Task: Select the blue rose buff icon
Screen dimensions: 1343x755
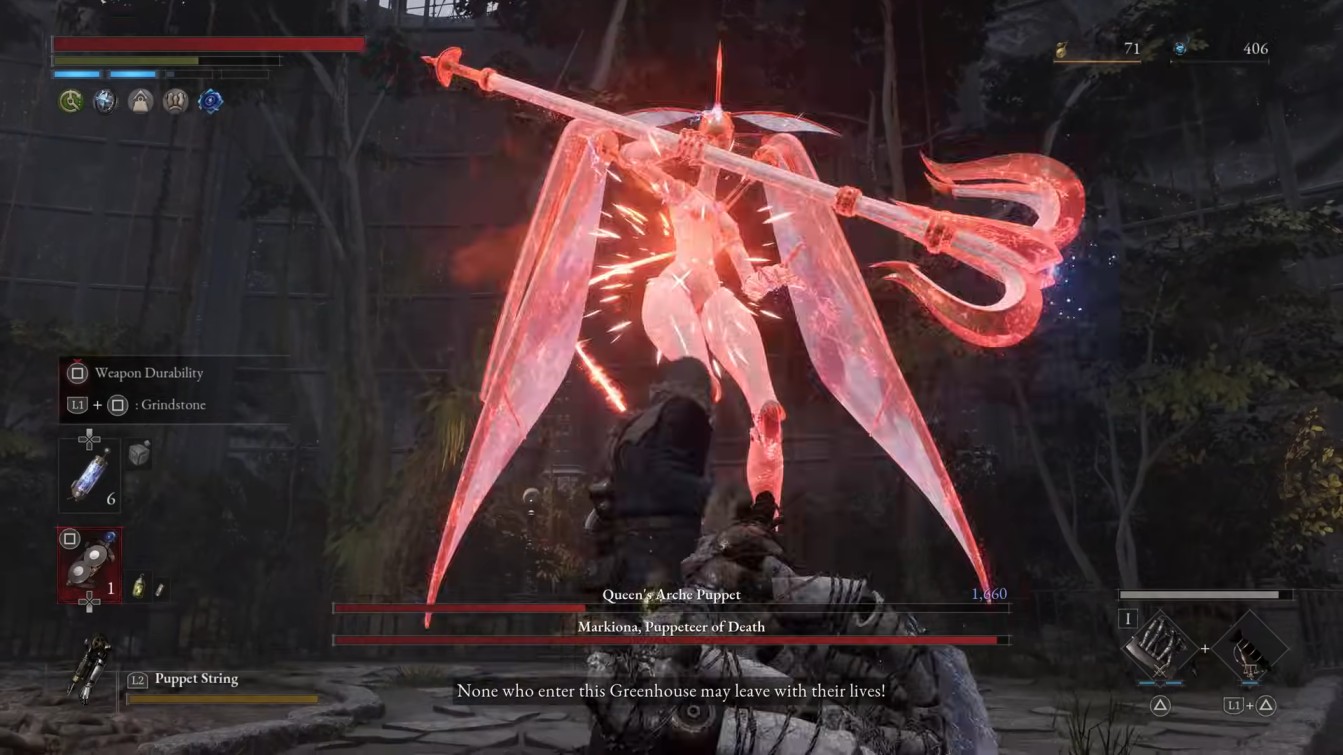Action: (x=210, y=101)
